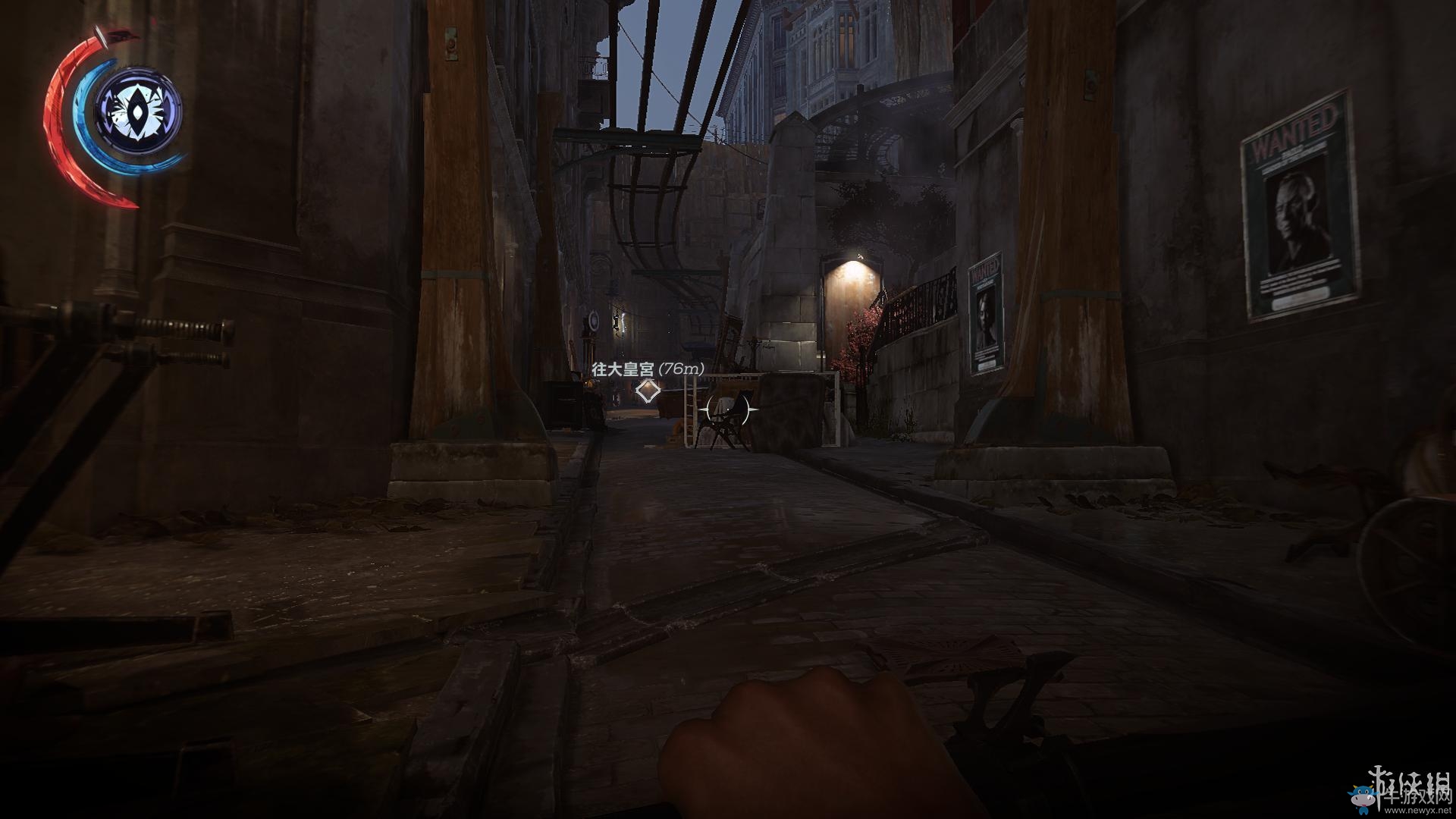
Task: Select the eye power icon in HUD
Action: (138, 111)
